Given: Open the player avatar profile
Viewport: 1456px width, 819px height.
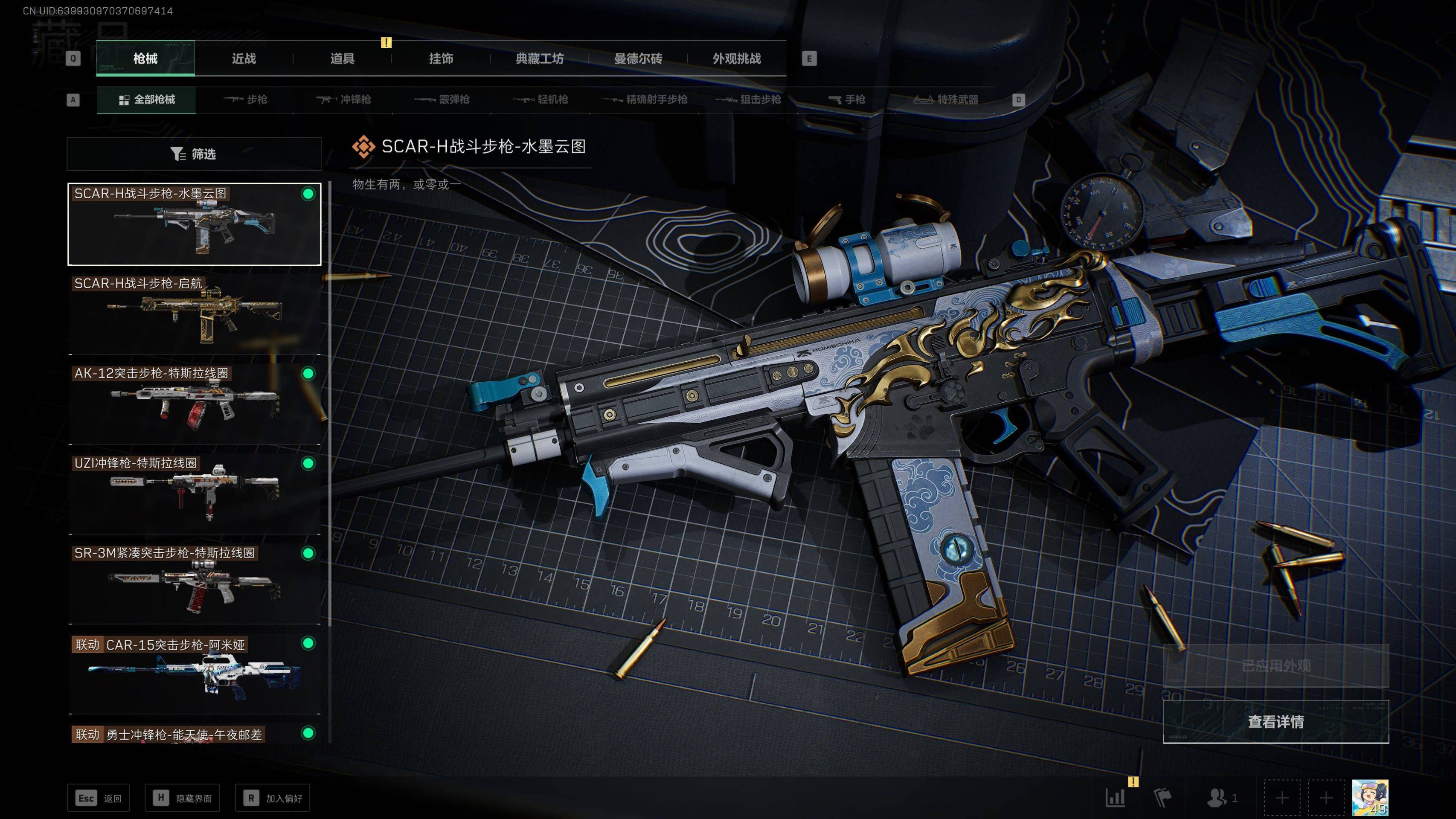Looking at the screenshot, I should [1369, 798].
